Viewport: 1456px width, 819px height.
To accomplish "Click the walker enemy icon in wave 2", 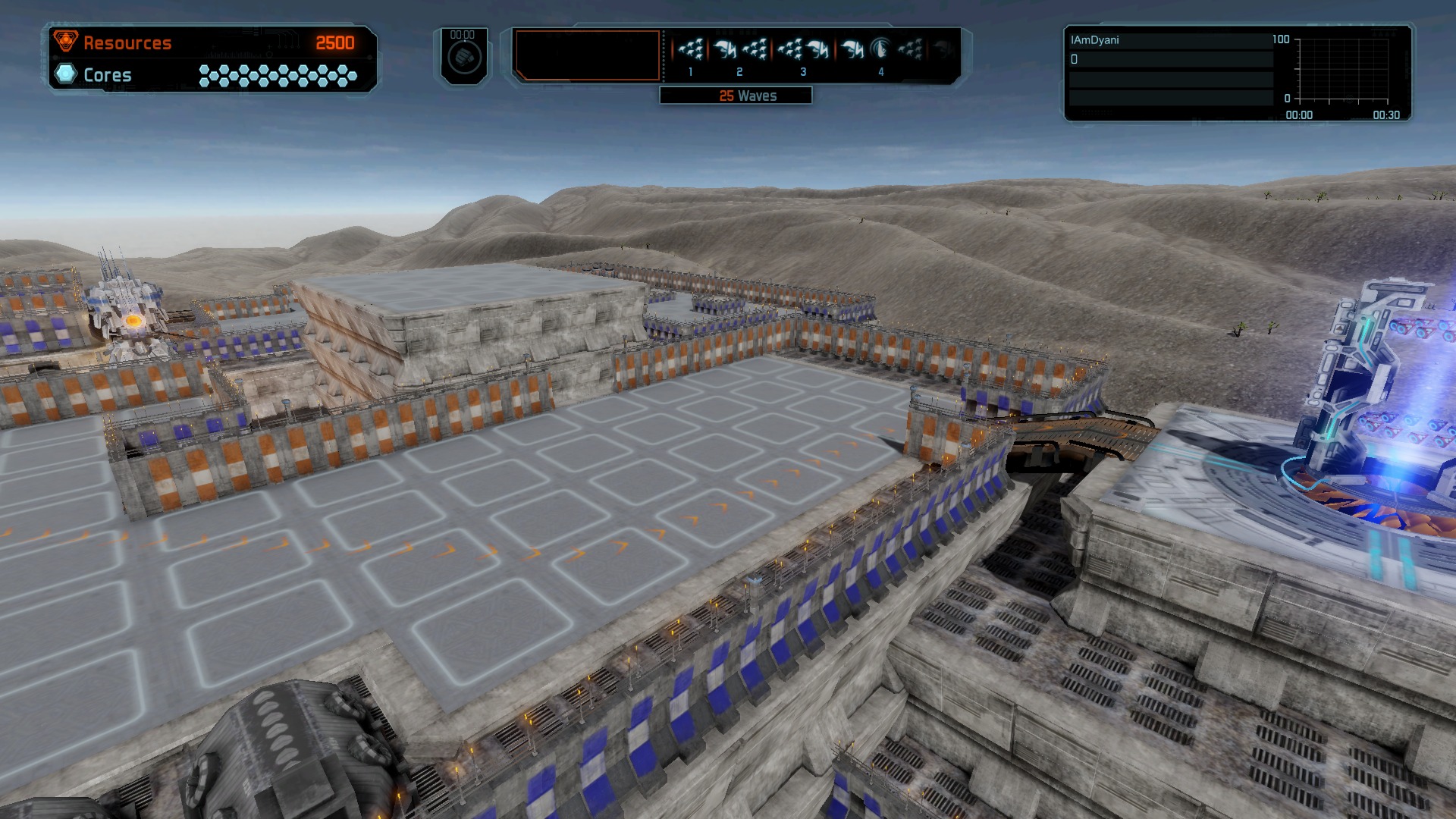I will (726, 49).
